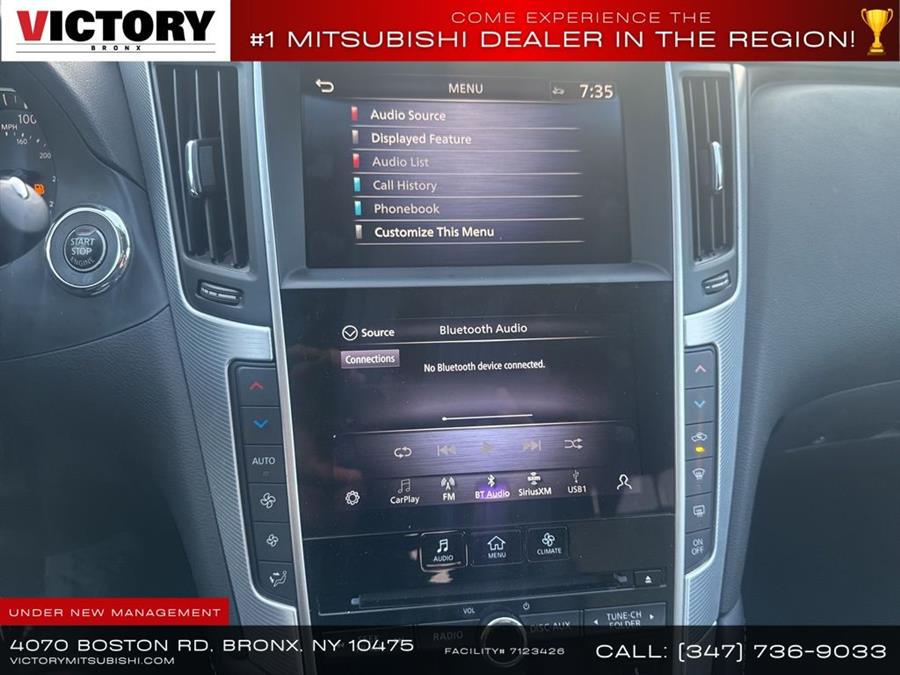Tap the home Menu touch button
The width and height of the screenshot is (900, 675).
click(496, 547)
